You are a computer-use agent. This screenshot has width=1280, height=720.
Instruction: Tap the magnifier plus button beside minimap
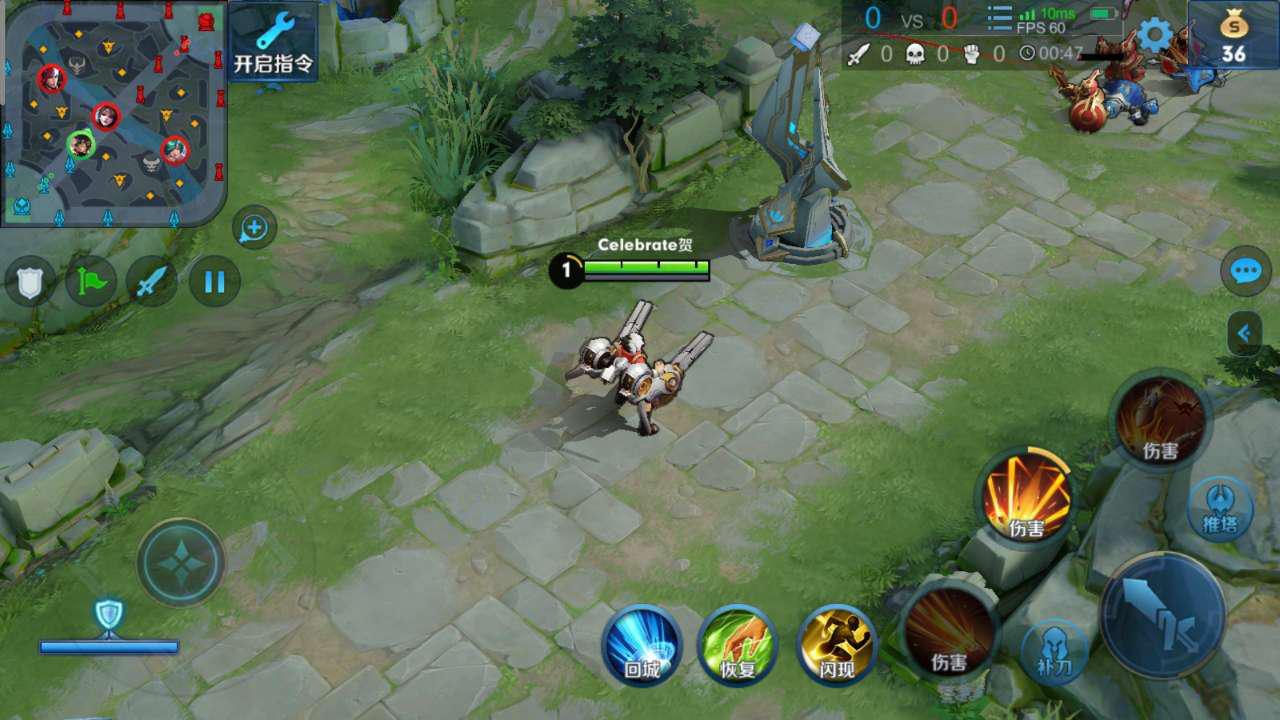254,229
